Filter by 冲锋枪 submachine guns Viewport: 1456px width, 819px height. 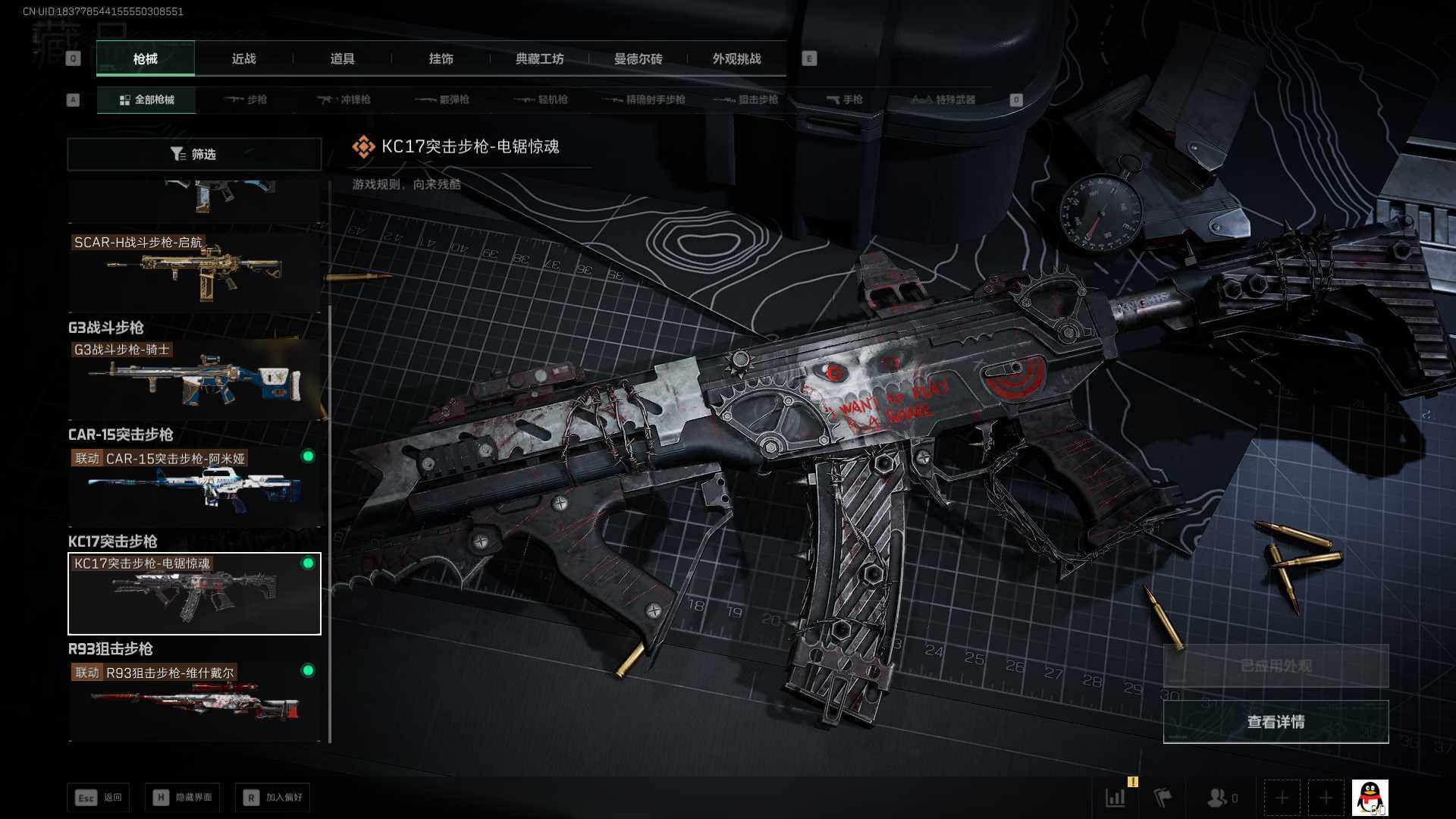344,99
